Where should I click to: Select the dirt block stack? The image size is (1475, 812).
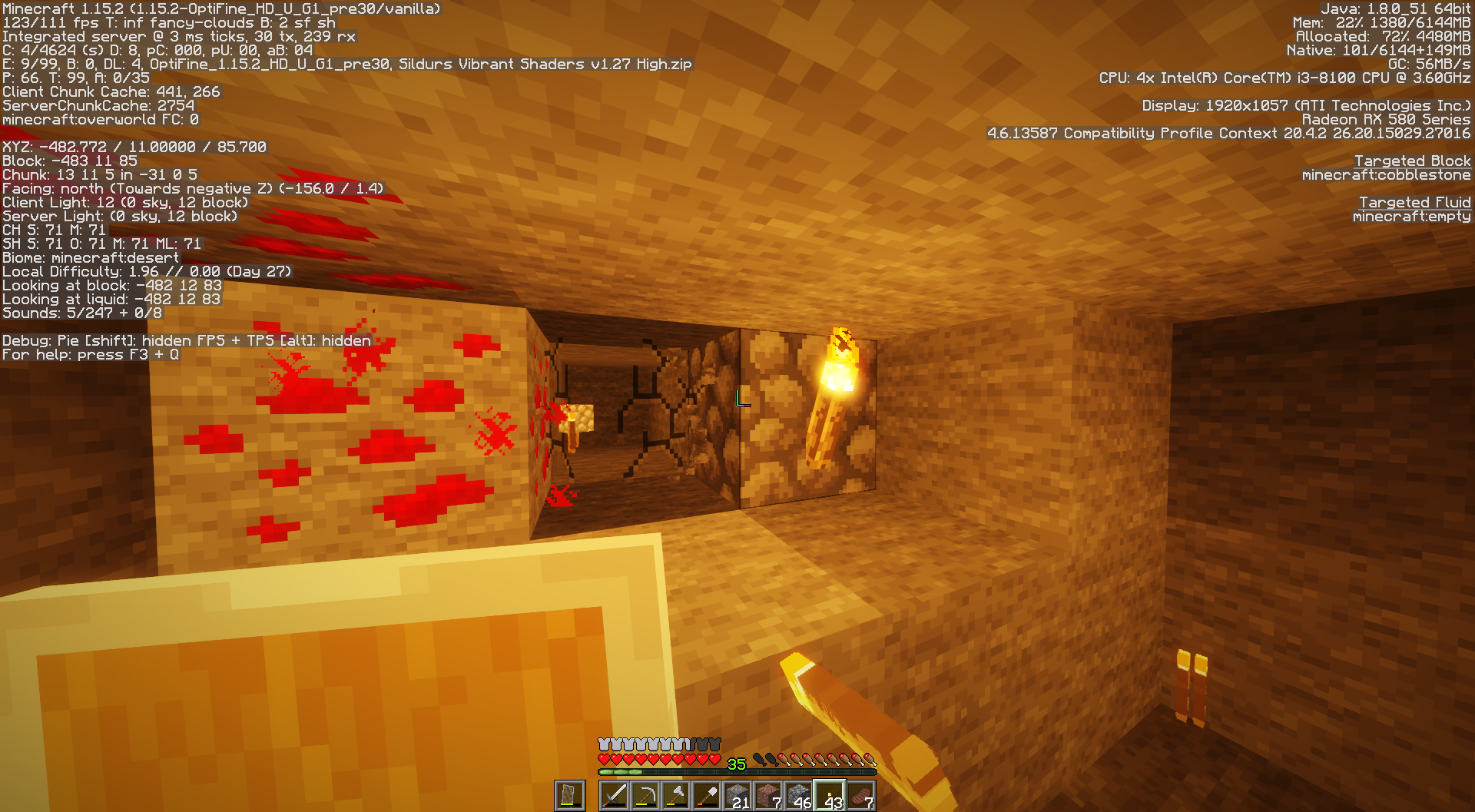pos(768,796)
